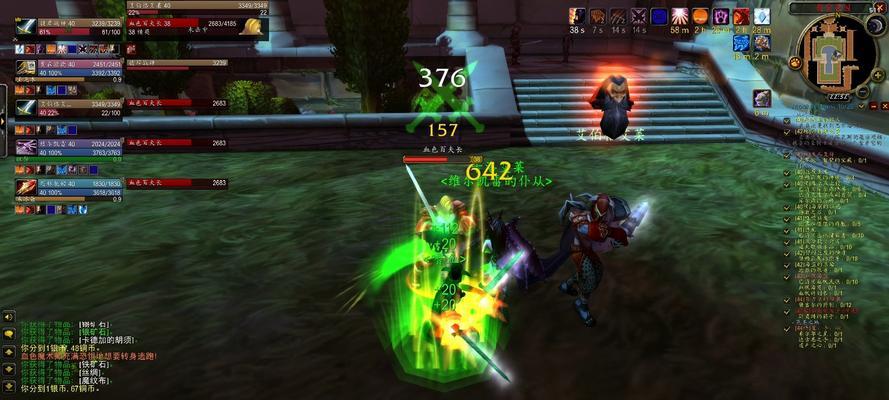The height and width of the screenshot is (400, 889).
Task: Select the purple-portrait party member frame
Action: point(26,147)
